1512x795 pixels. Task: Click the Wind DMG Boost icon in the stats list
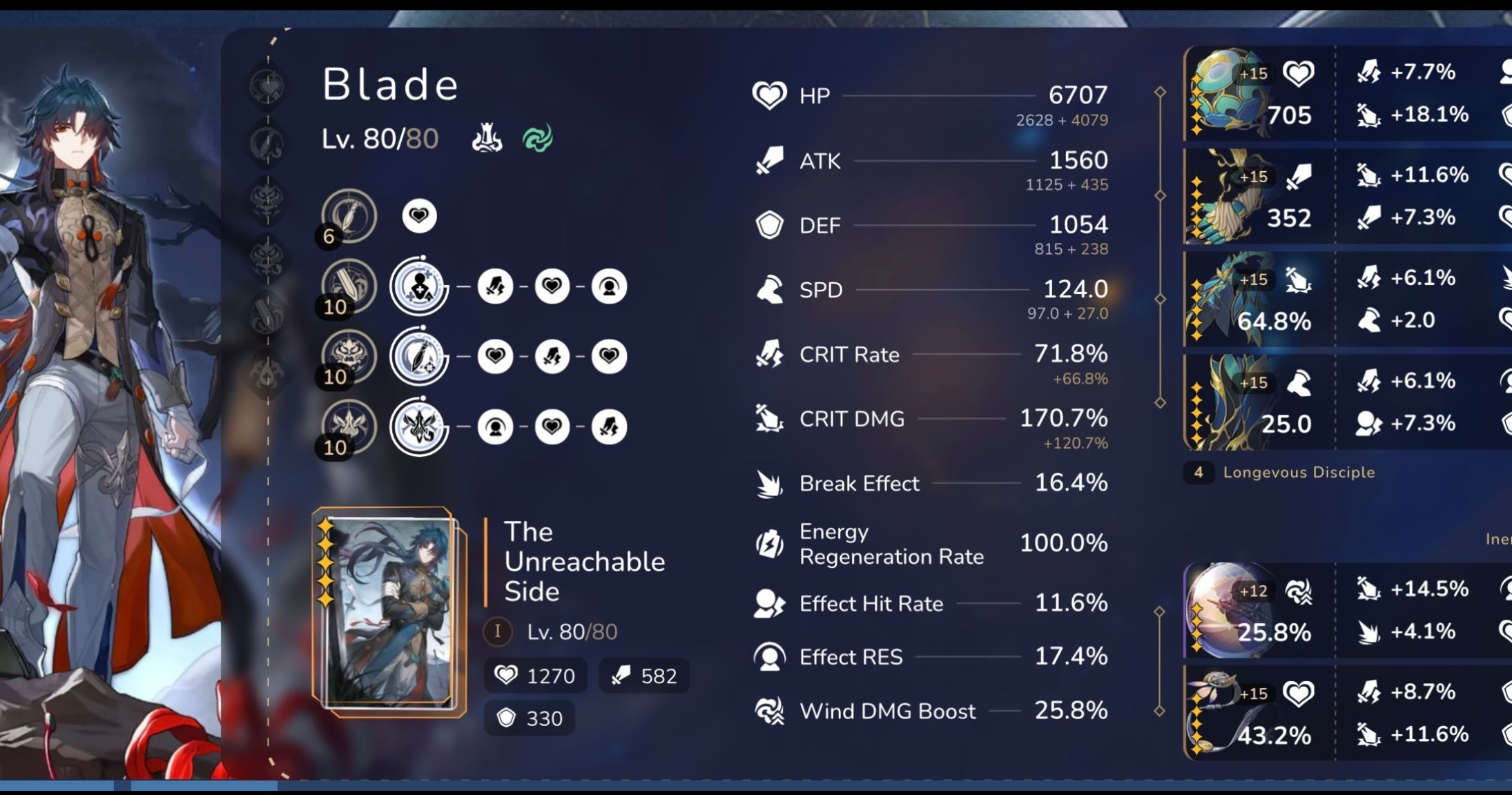pyautogui.click(x=771, y=711)
